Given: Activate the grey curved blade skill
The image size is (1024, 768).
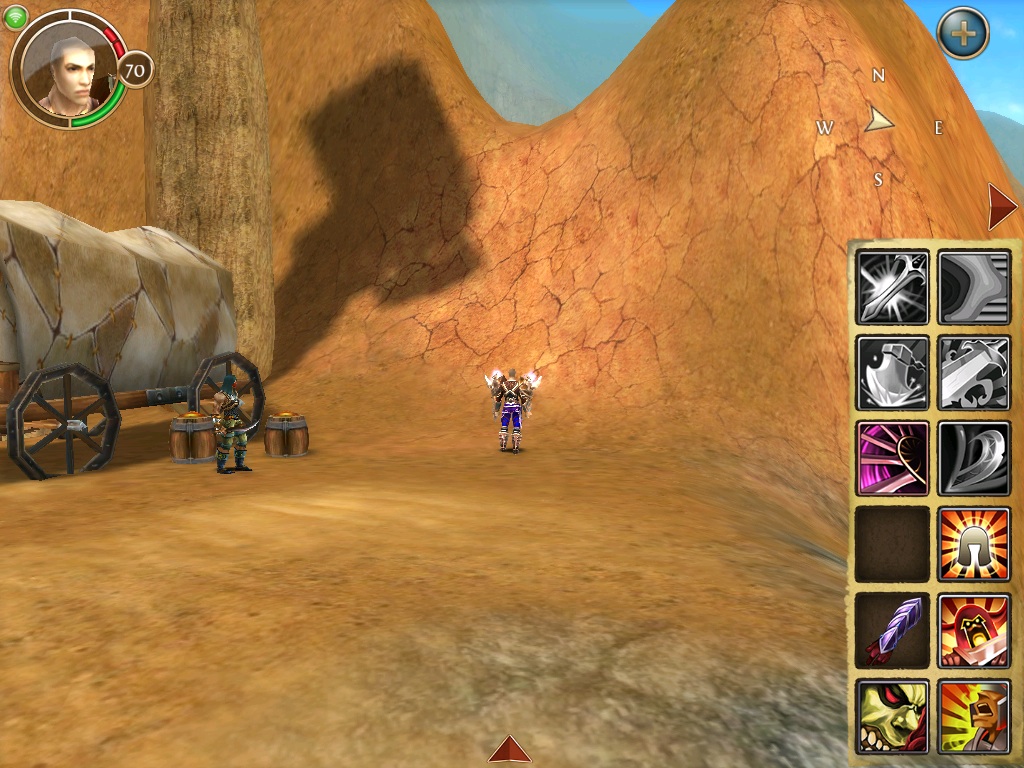Looking at the screenshot, I should (974, 458).
